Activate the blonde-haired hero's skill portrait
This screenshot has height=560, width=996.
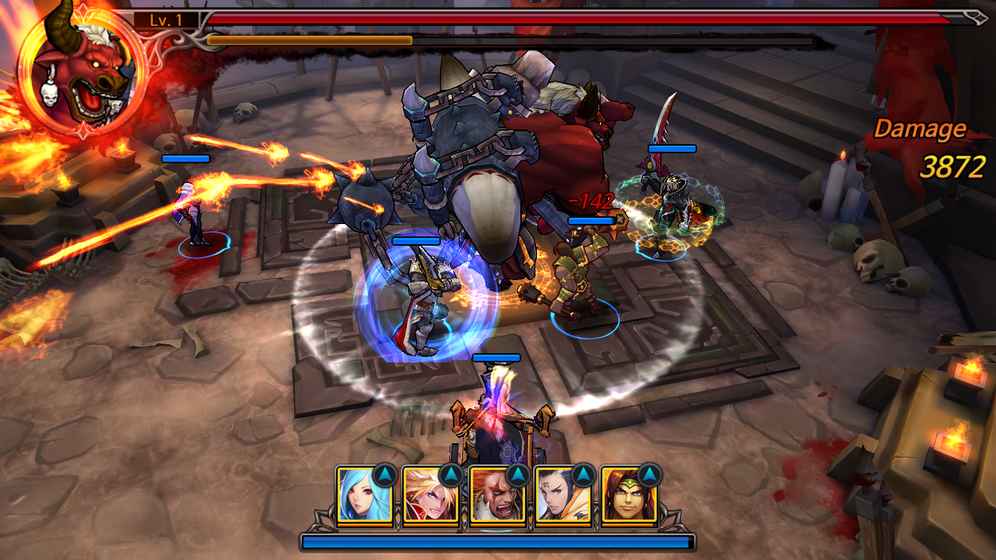[x=431, y=495]
